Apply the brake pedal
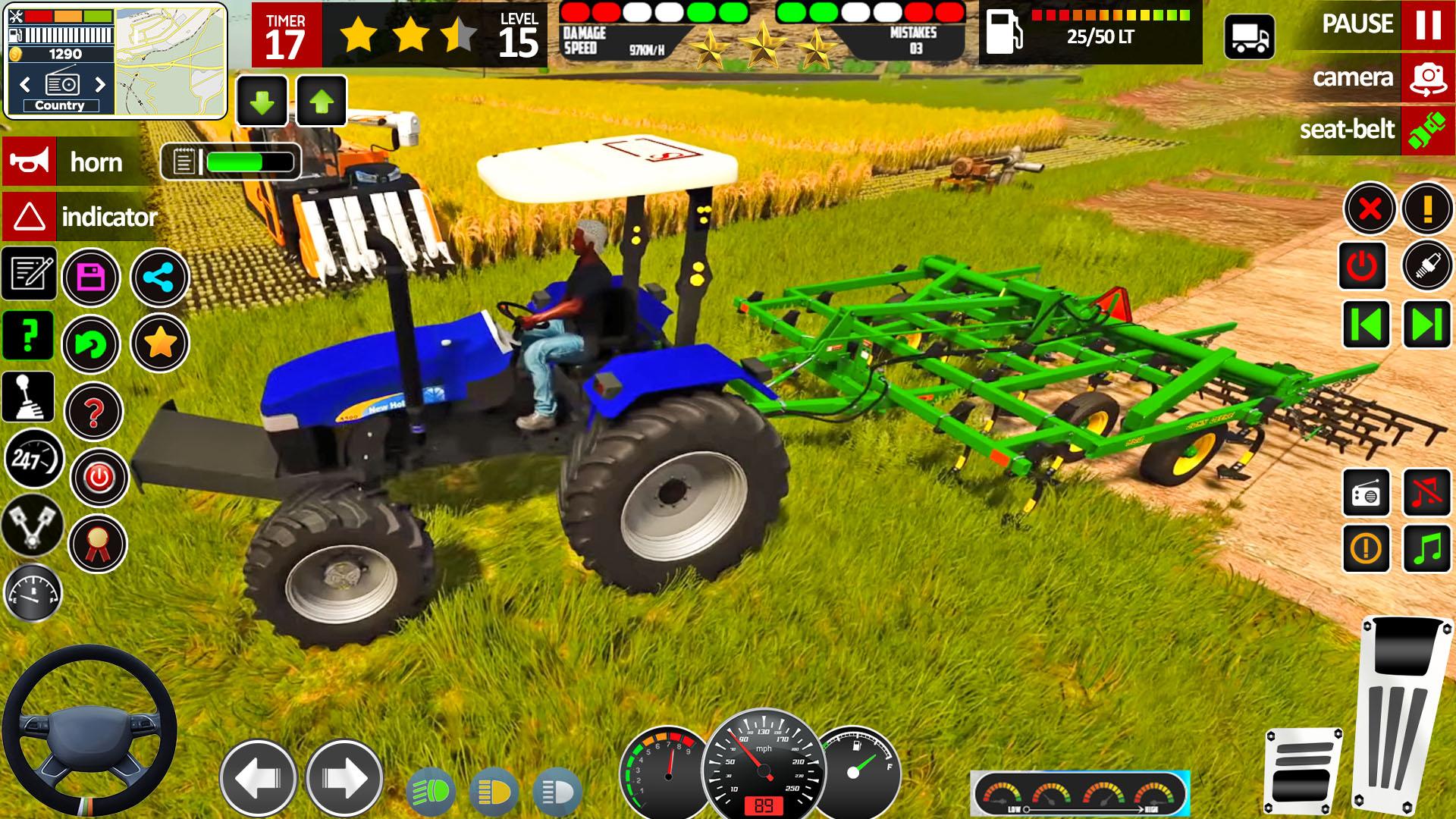The width and height of the screenshot is (1456, 819). (x=1302, y=770)
